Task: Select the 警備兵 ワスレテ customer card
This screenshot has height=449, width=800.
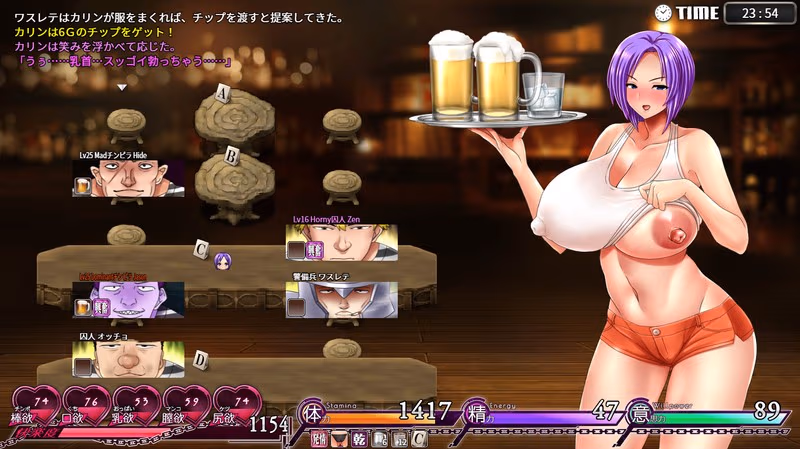Action: click(x=340, y=299)
